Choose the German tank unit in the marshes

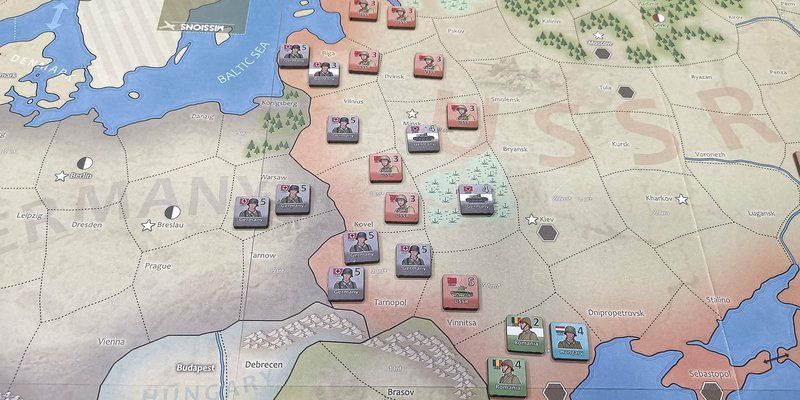pyautogui.click(x=475, y=198)
